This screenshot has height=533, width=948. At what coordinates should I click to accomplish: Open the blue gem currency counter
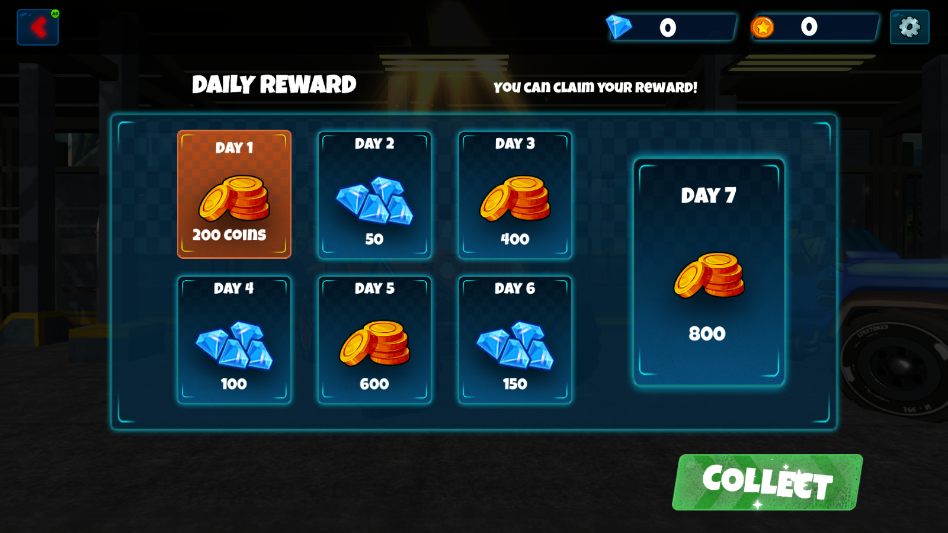click(670, 27)
